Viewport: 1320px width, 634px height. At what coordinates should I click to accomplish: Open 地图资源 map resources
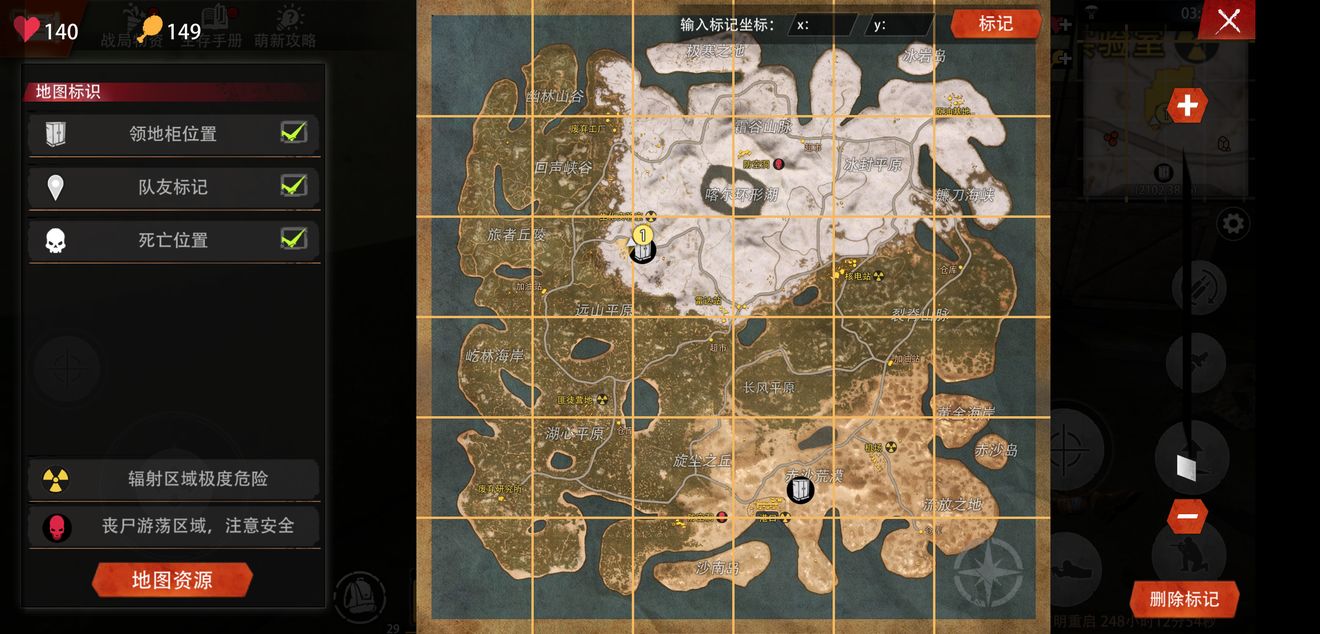pyautogui.click(x=172, y=580)
